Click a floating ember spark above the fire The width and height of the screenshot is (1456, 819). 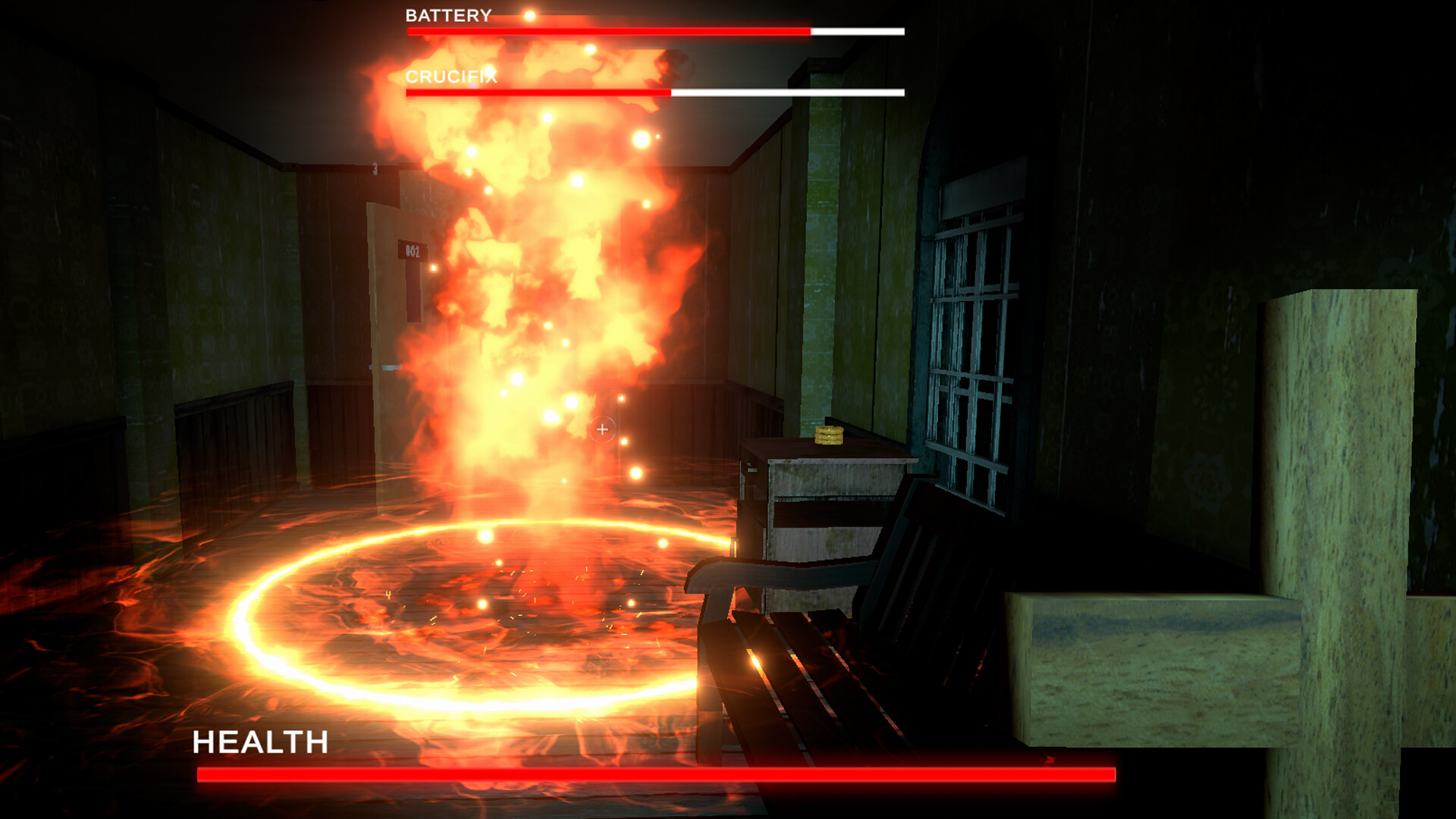(642, 140)
